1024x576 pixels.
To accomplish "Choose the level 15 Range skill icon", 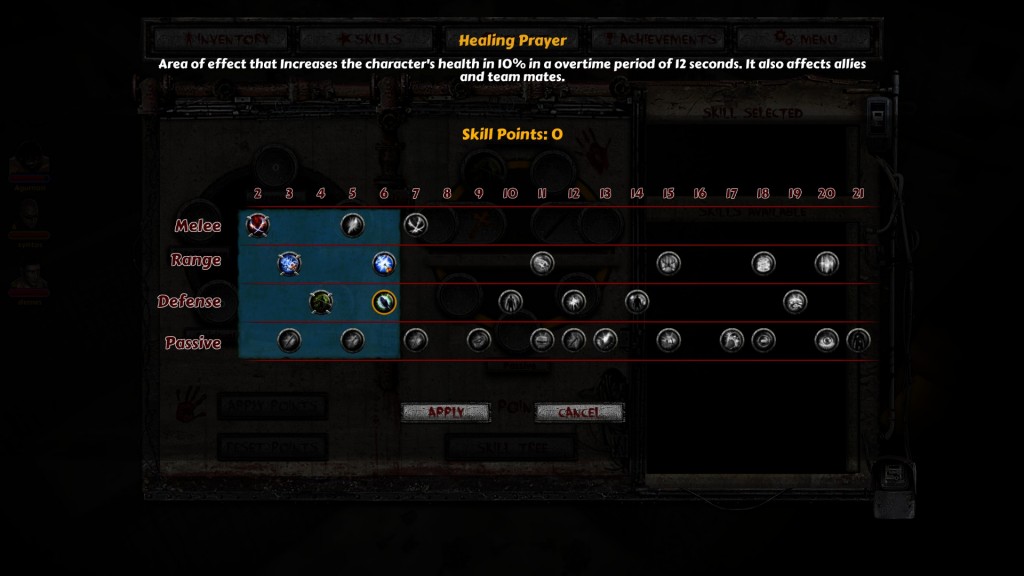I will (668, 263).
